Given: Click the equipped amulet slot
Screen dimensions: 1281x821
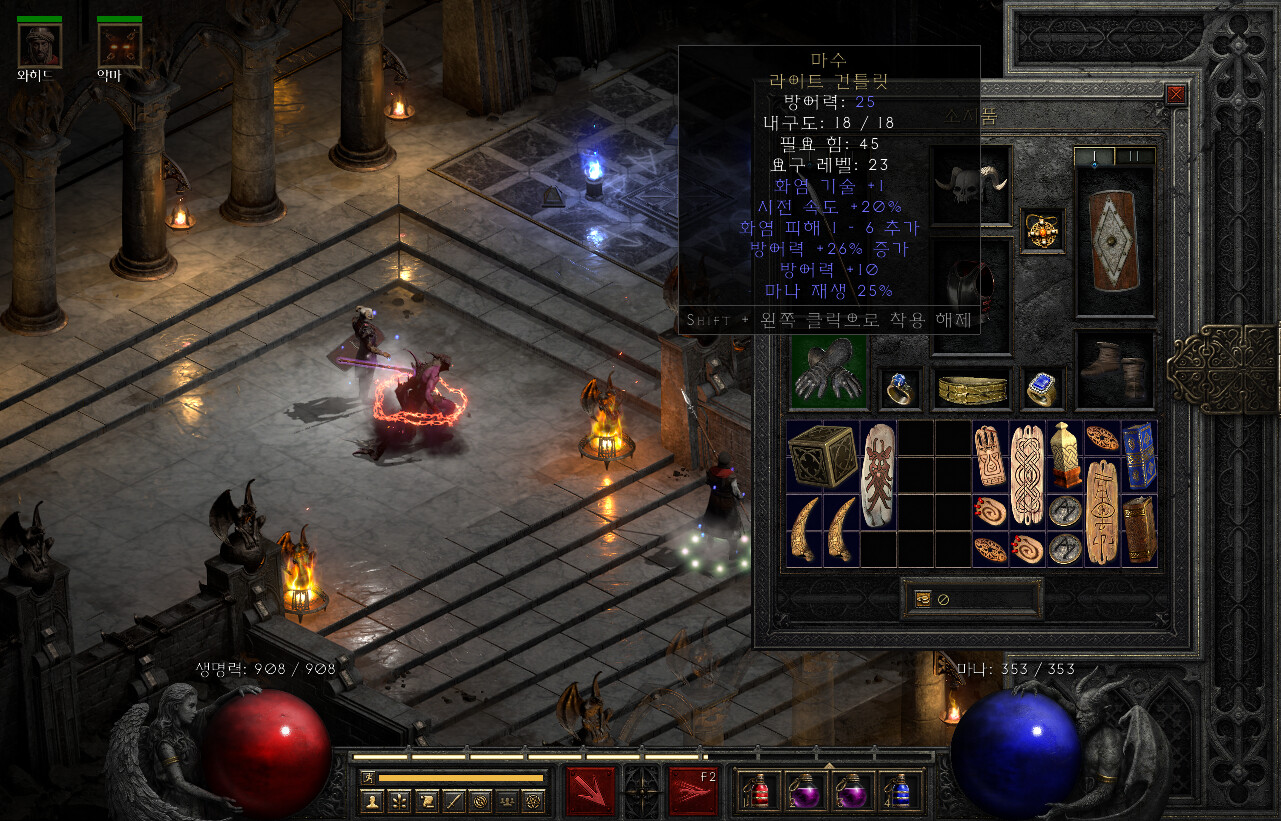Looking at the screenshot, I should click(1042, 231).
